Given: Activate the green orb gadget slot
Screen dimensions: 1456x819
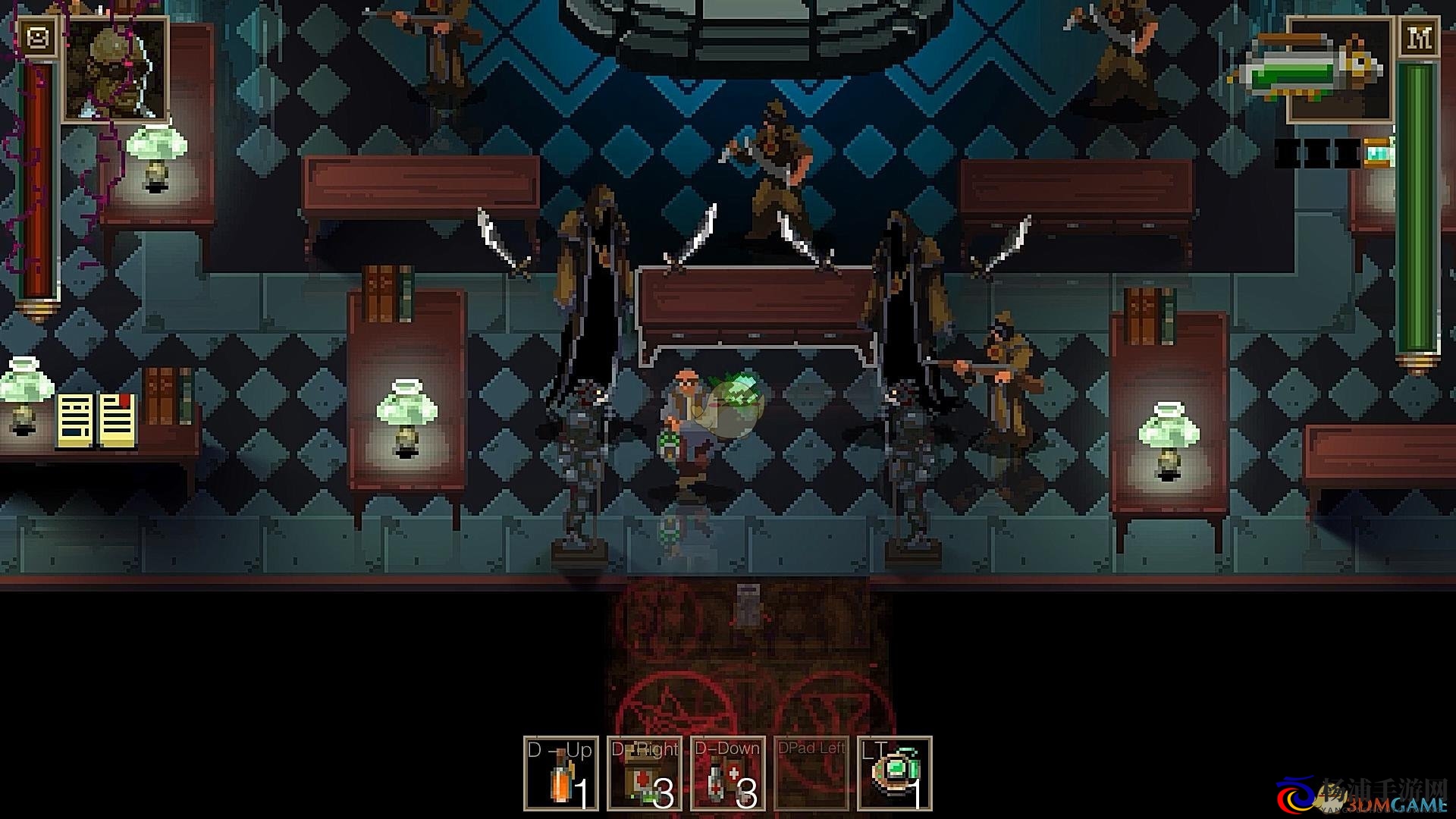Looking at the screenshot, I should point(895,773).
